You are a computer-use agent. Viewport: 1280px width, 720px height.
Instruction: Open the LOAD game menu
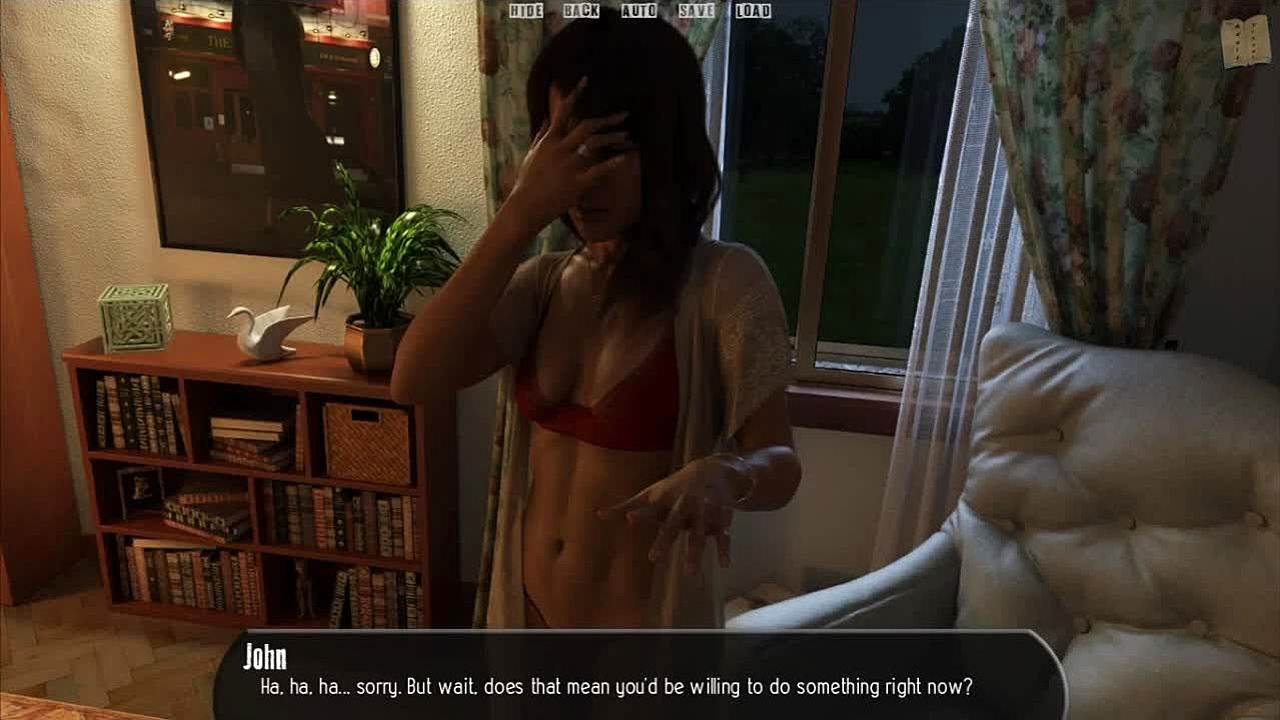point(753,11)
